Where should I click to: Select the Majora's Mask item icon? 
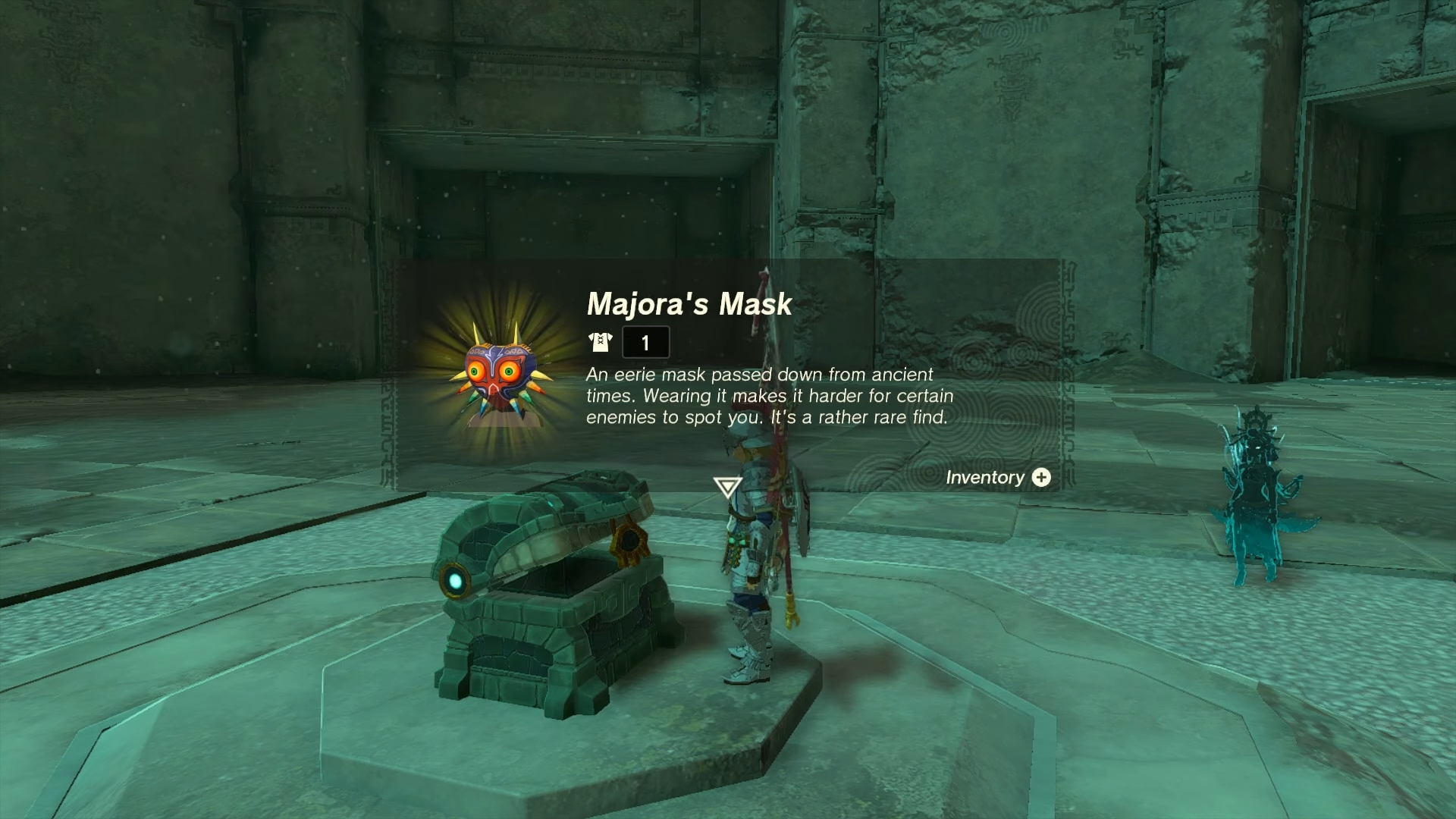[x=495, y=375]
